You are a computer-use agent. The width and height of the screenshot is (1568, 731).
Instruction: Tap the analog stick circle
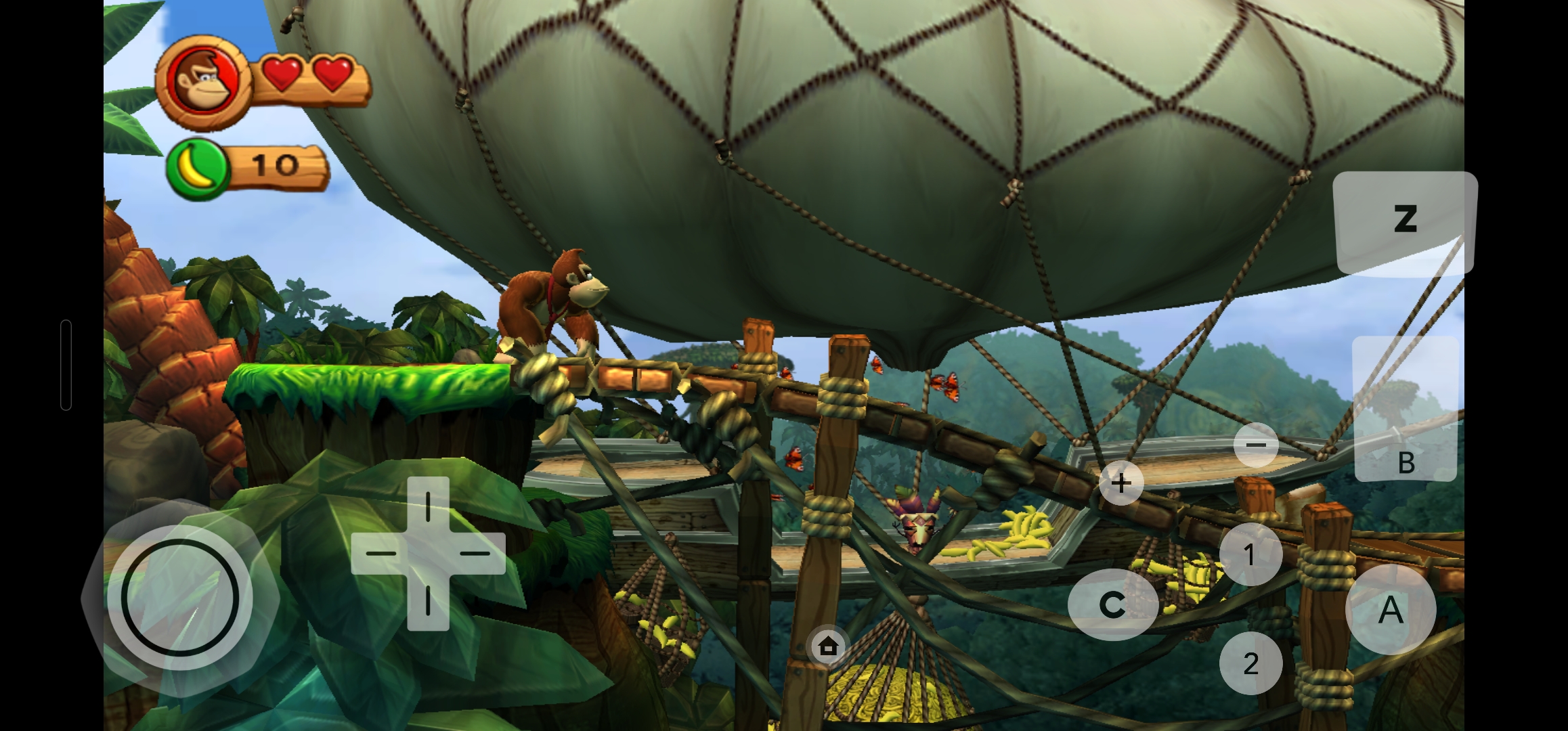[x=179, y=598]
